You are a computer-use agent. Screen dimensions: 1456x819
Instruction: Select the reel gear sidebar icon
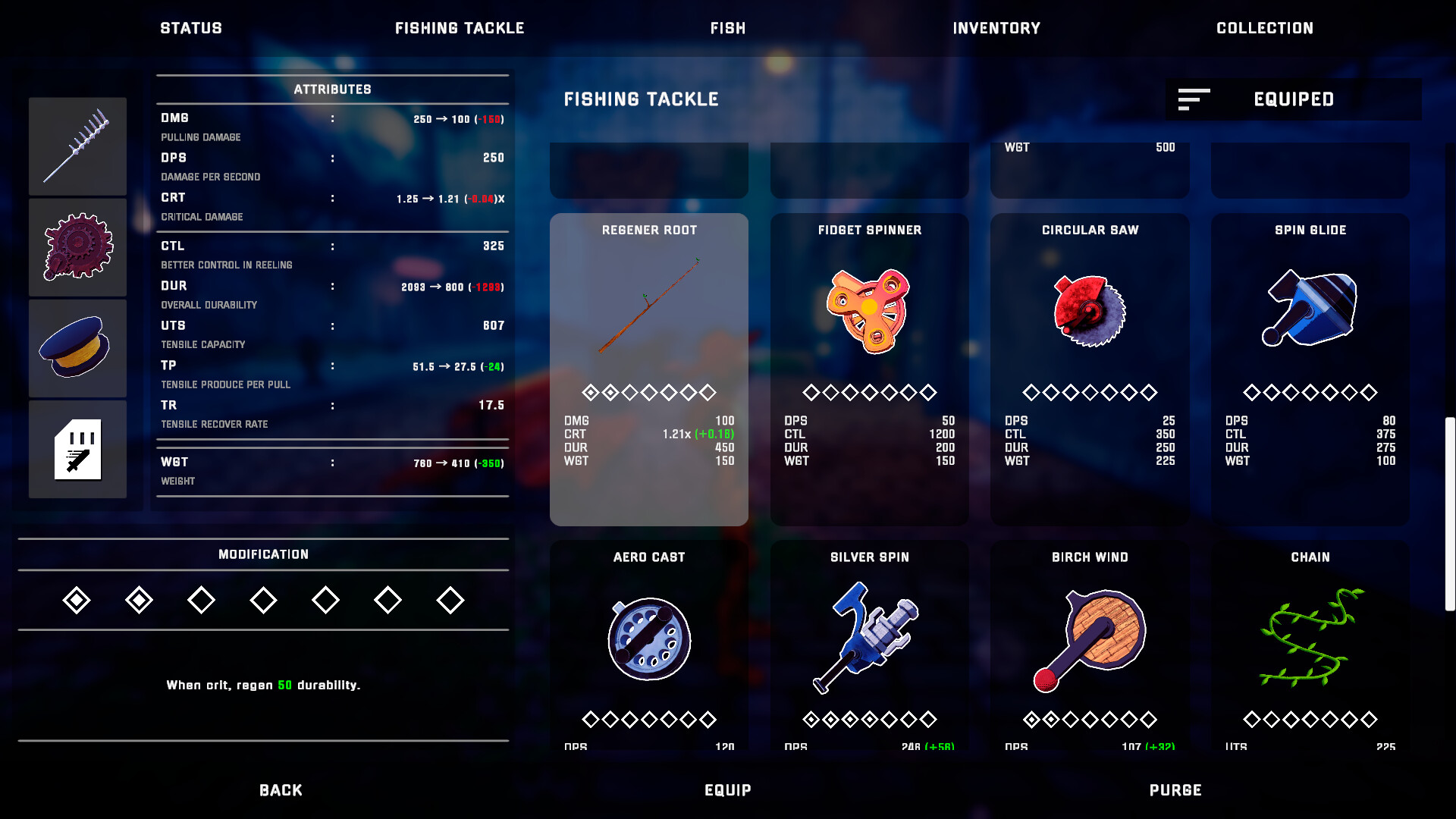coord(77,247)
